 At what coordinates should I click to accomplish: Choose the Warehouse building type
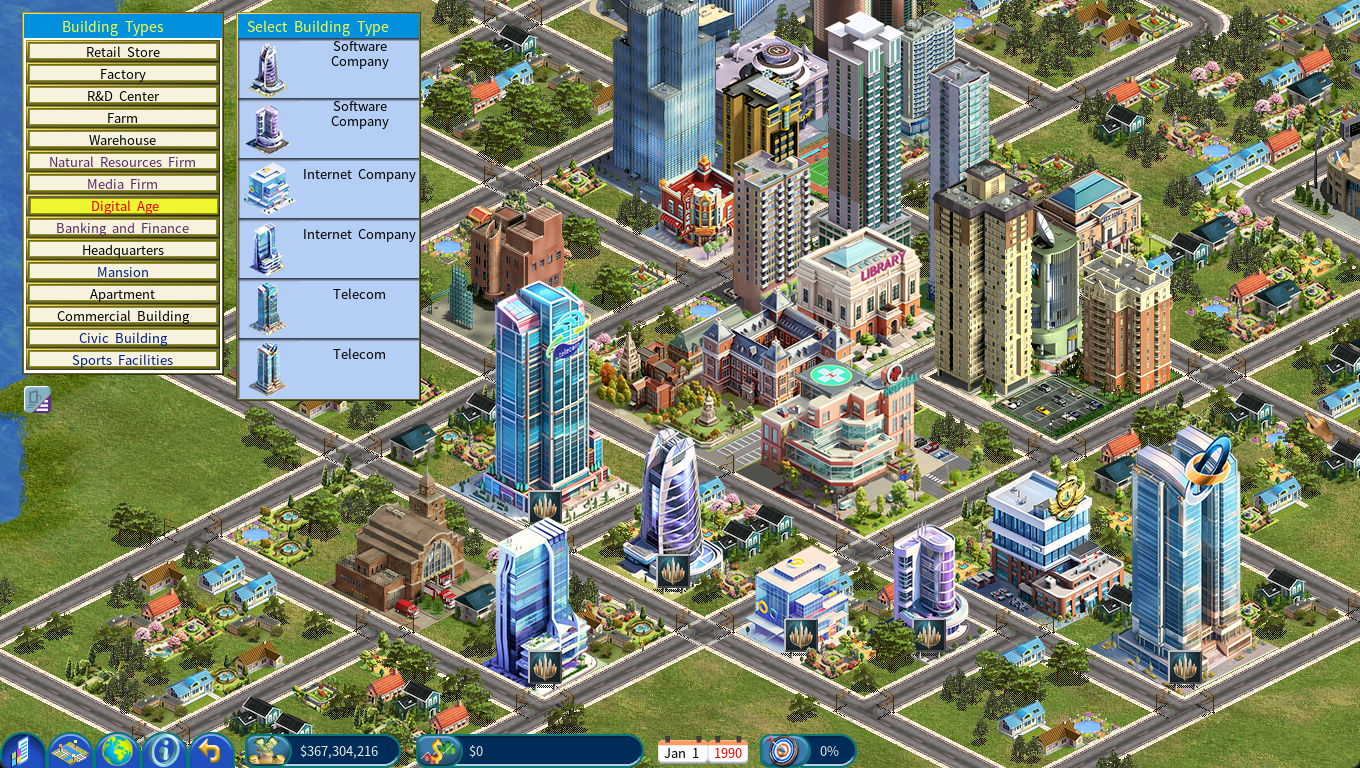tap(123, 140)
